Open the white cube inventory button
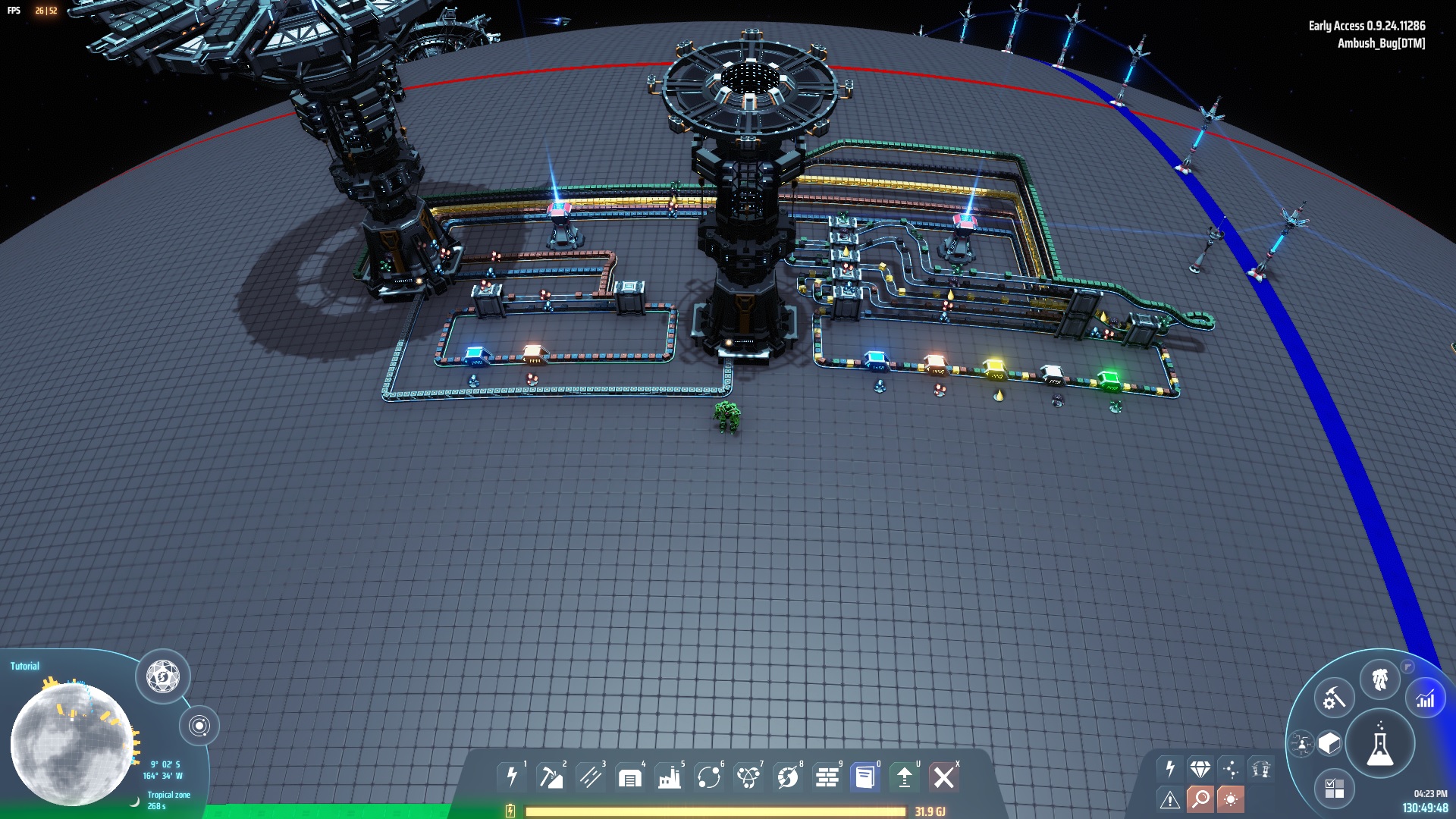 tap(1329, 743)
